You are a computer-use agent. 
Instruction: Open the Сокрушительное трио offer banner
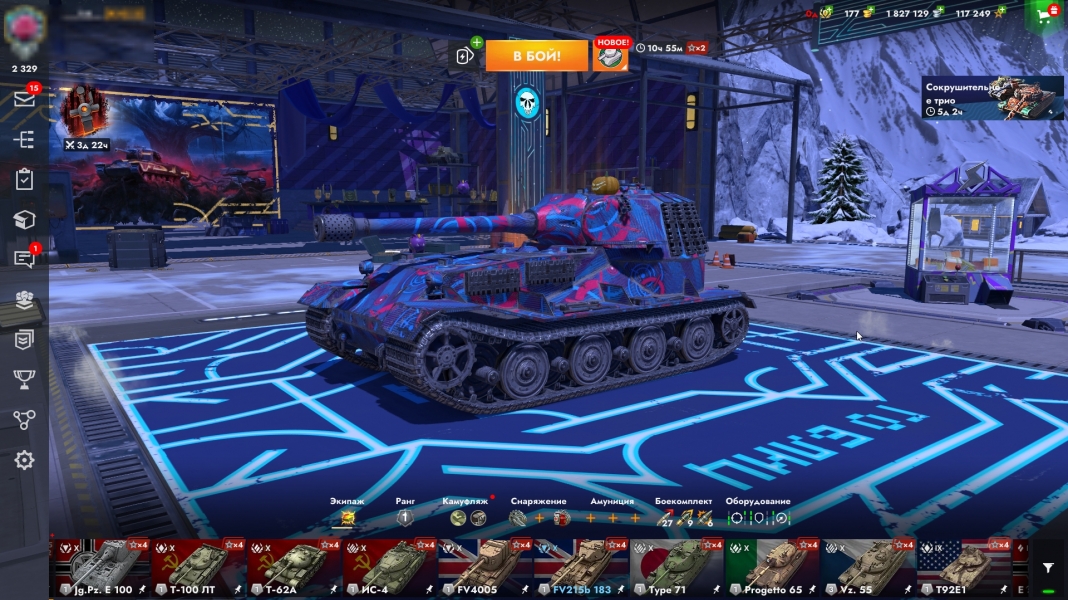pos(992,98)
